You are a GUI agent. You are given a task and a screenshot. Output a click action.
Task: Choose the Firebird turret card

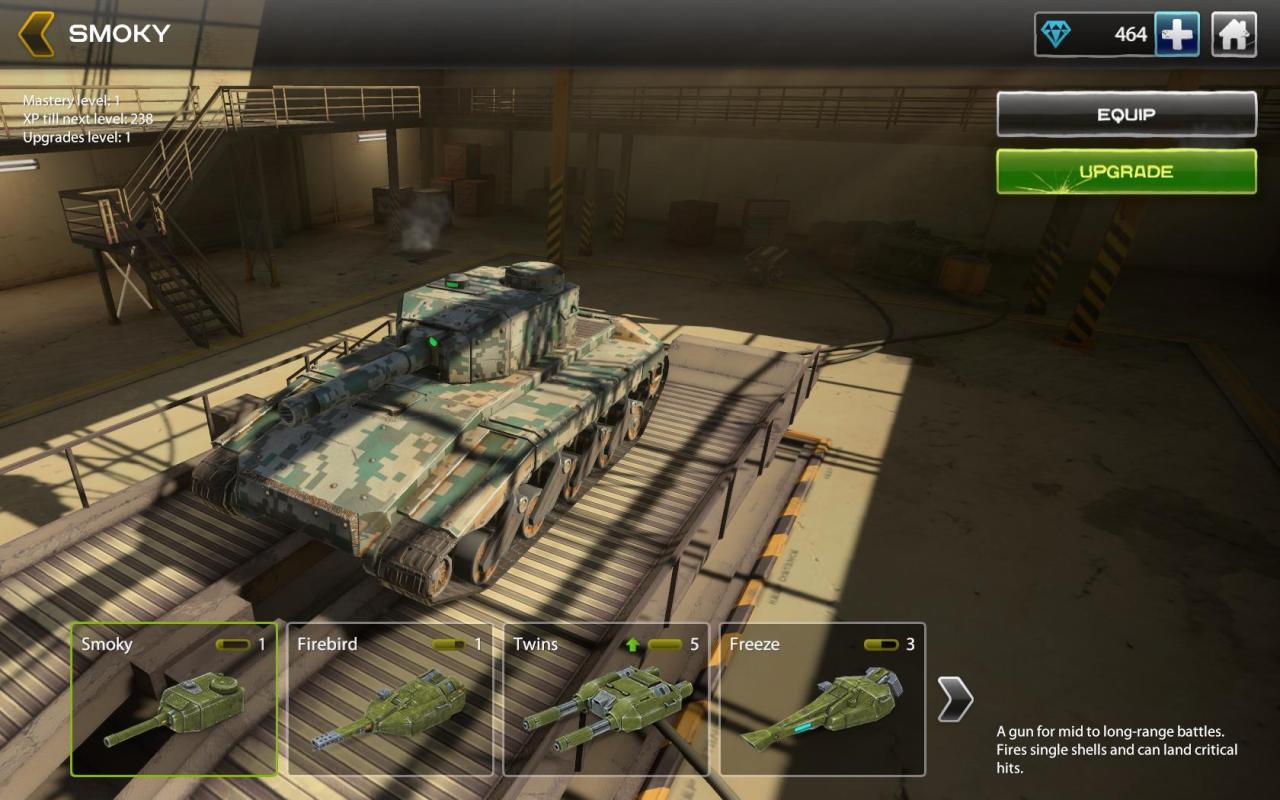coord(390,699)
